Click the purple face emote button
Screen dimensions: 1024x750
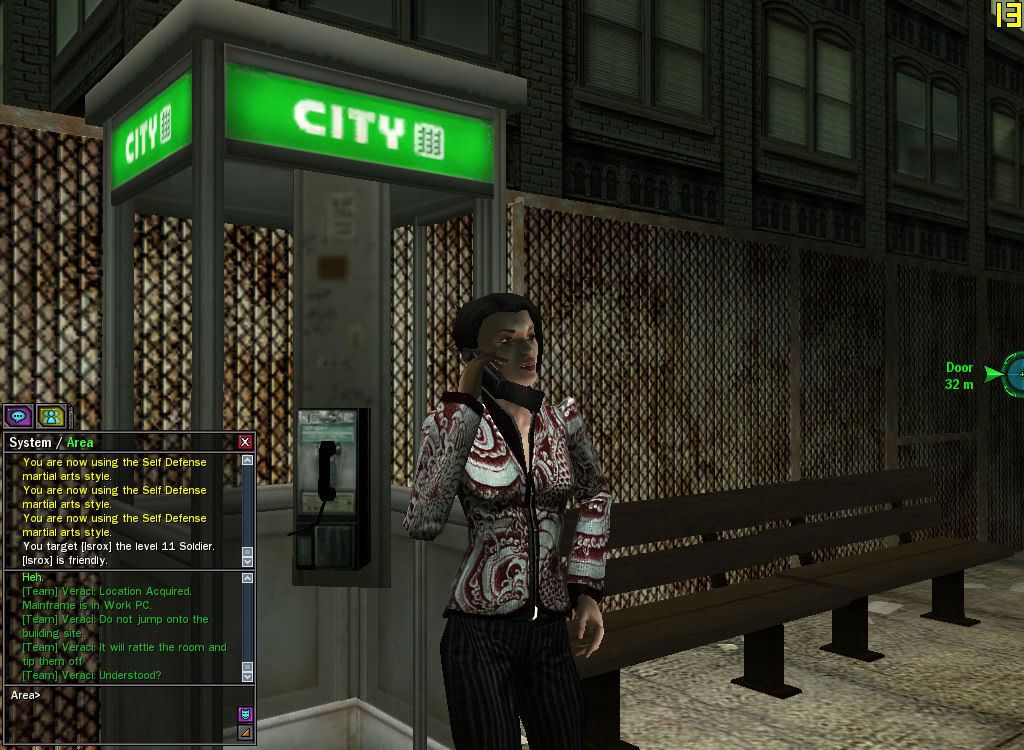coord(245,714)
